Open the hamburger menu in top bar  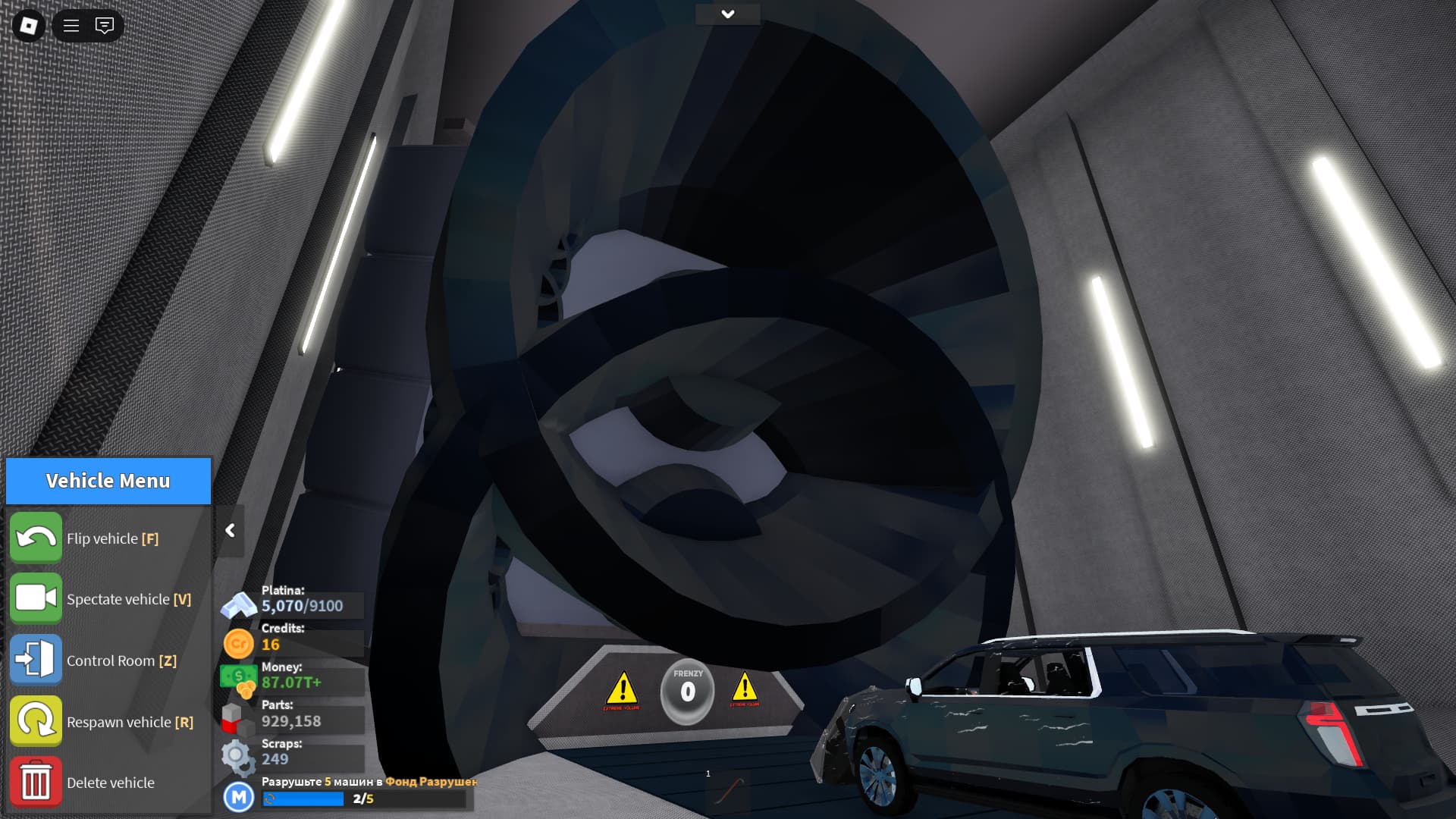(x=71, y=26)
